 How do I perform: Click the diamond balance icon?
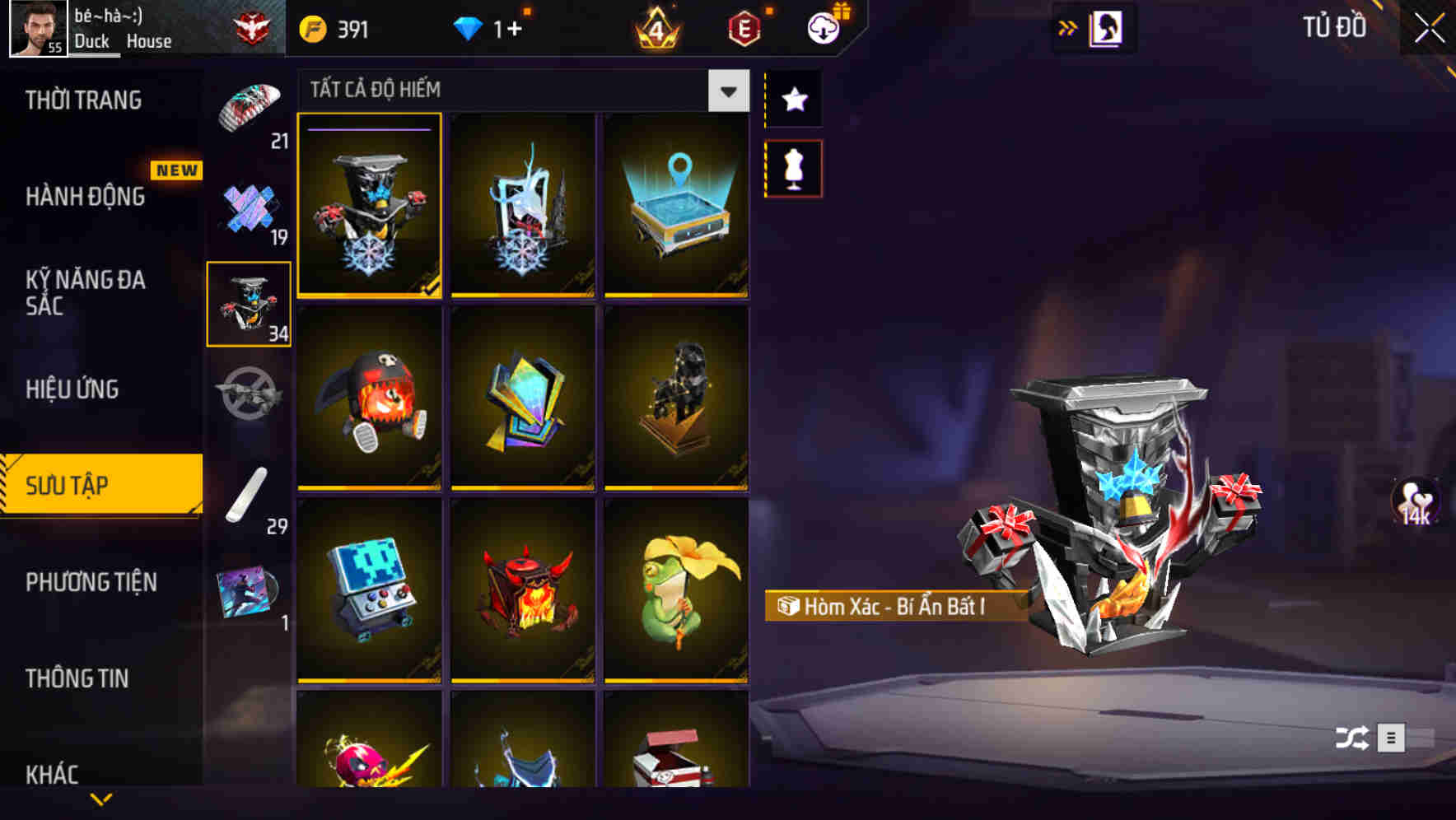click(x=468, y=28)
